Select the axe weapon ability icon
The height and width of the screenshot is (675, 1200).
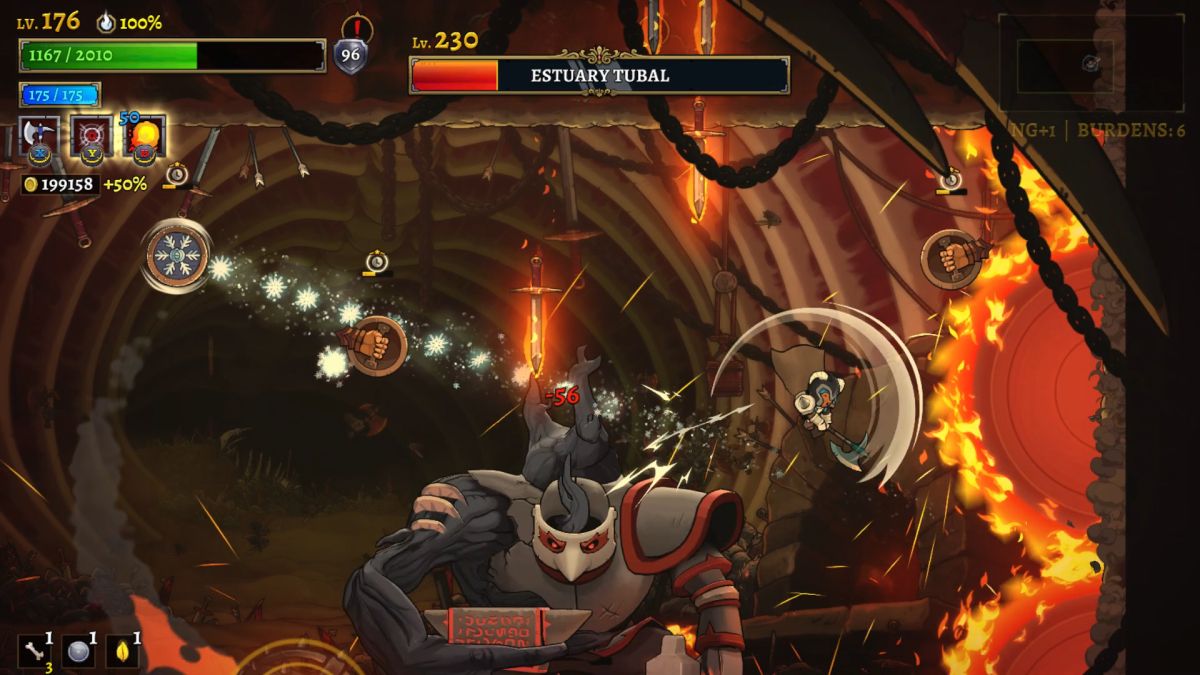click(40, 136)
